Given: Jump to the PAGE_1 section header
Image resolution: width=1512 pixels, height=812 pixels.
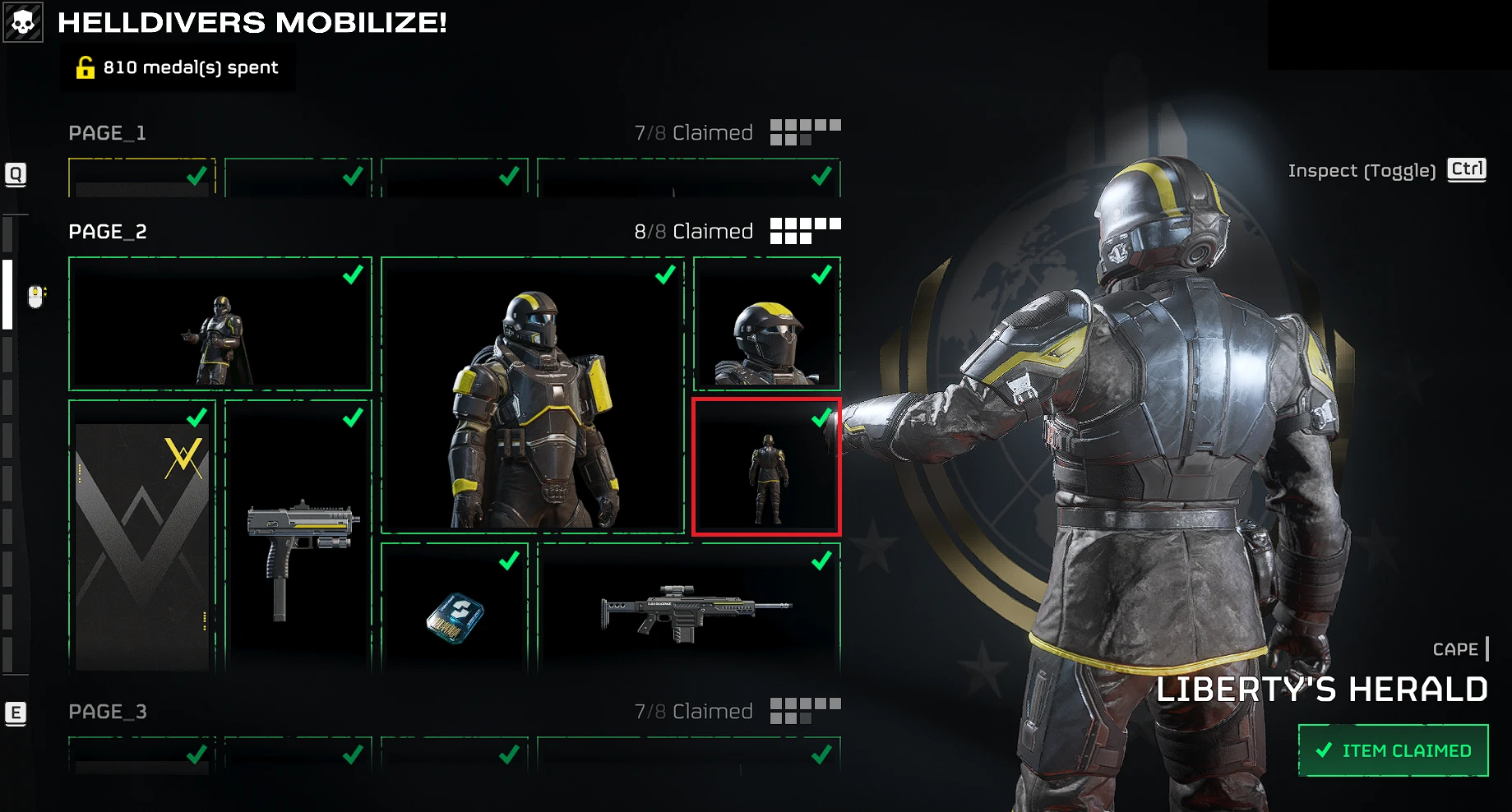Looking at the screenshot, I should pos(108,133).
